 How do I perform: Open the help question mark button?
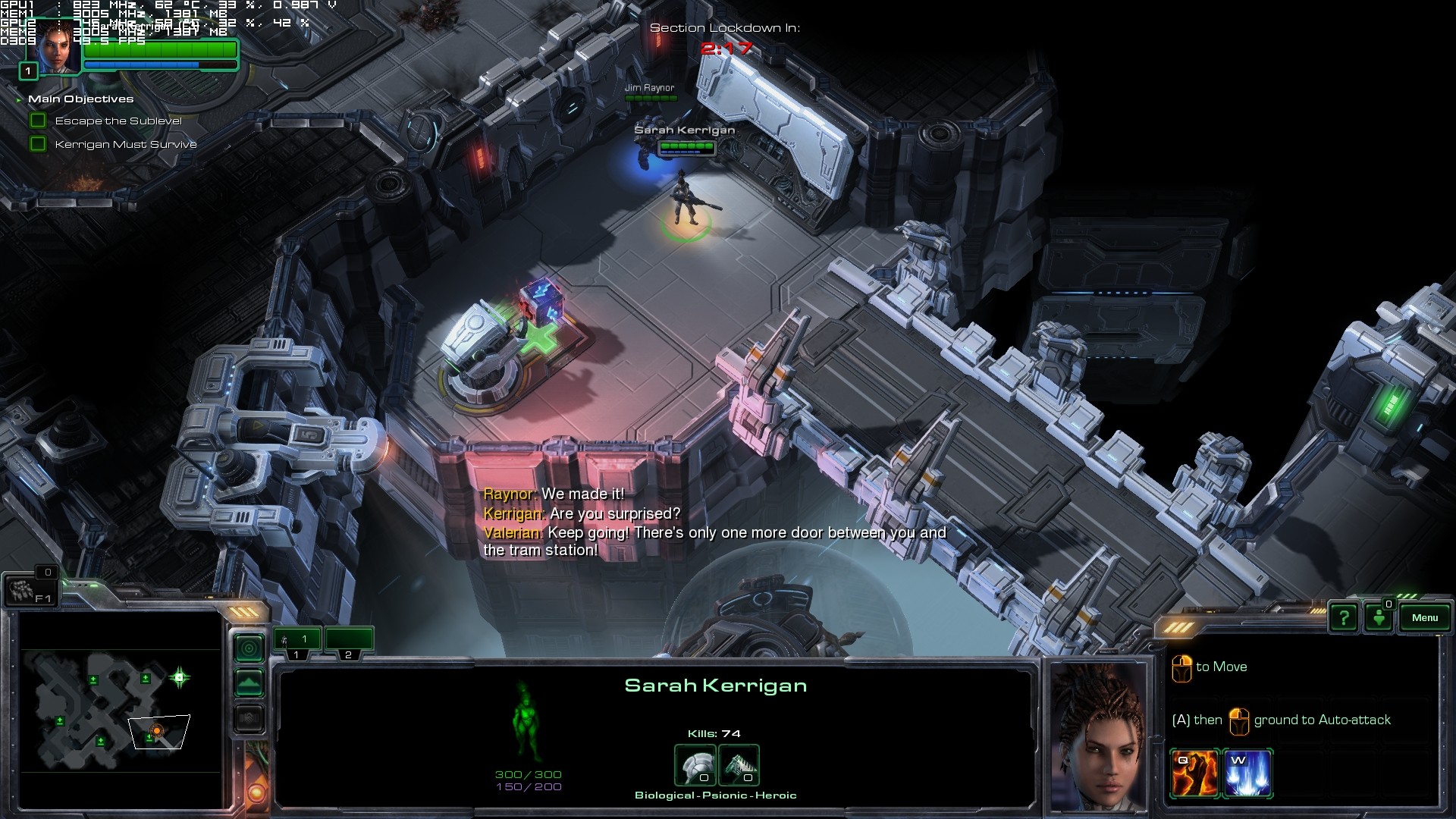[x=1344, y=618]
